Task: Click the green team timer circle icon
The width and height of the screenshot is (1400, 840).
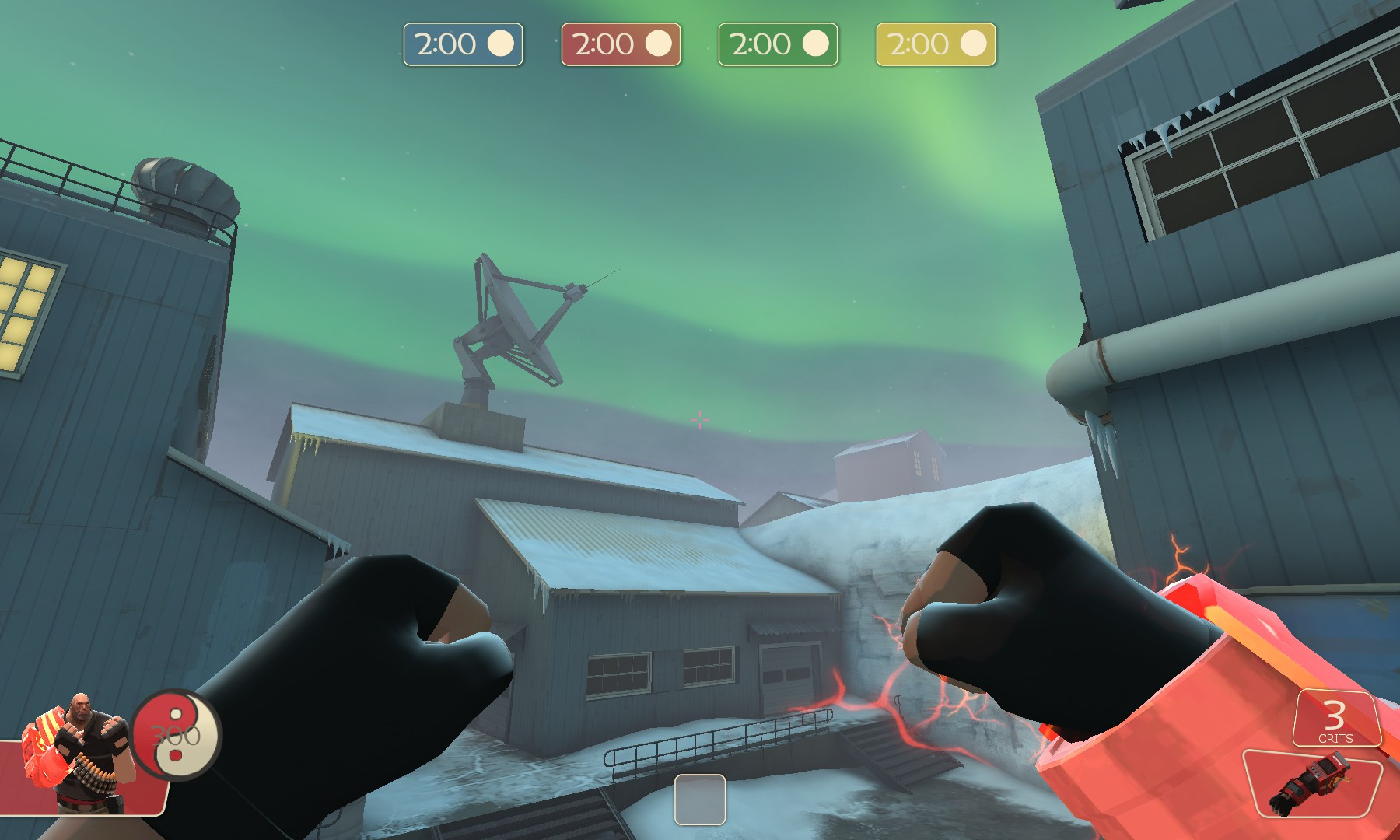Action: pos(816,44)
